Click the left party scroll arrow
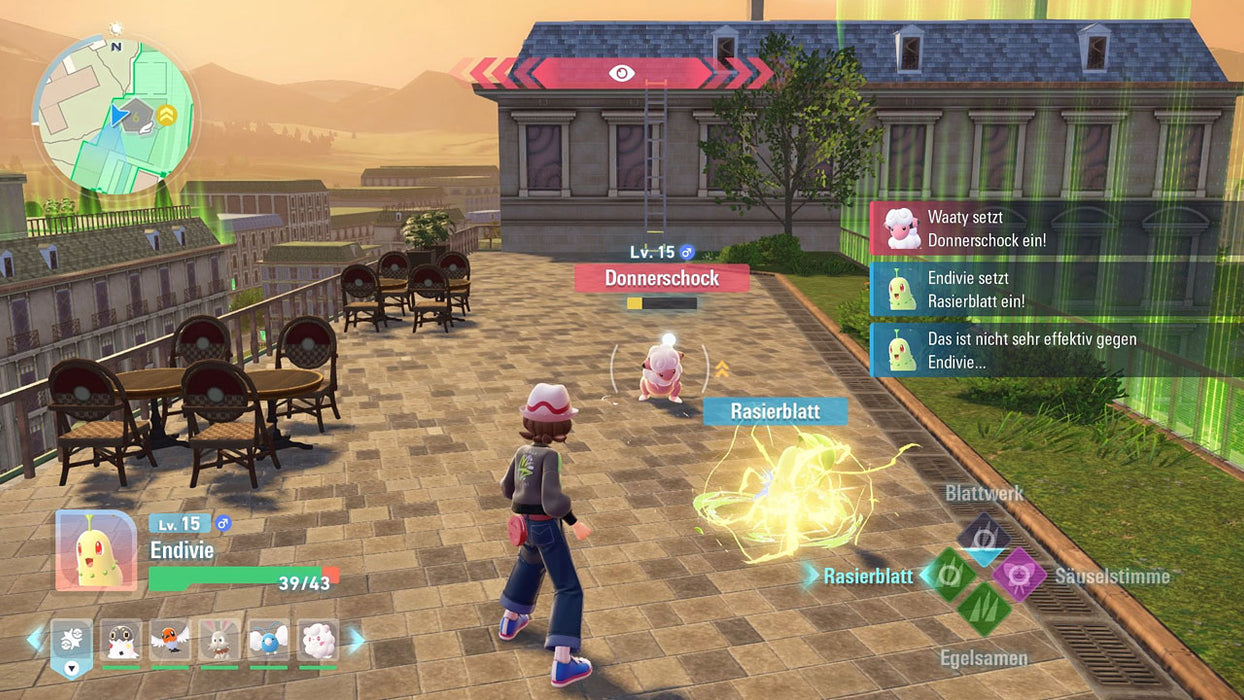Image resolution: width=1244 pixels, height=700 pixels. [36, 639]
